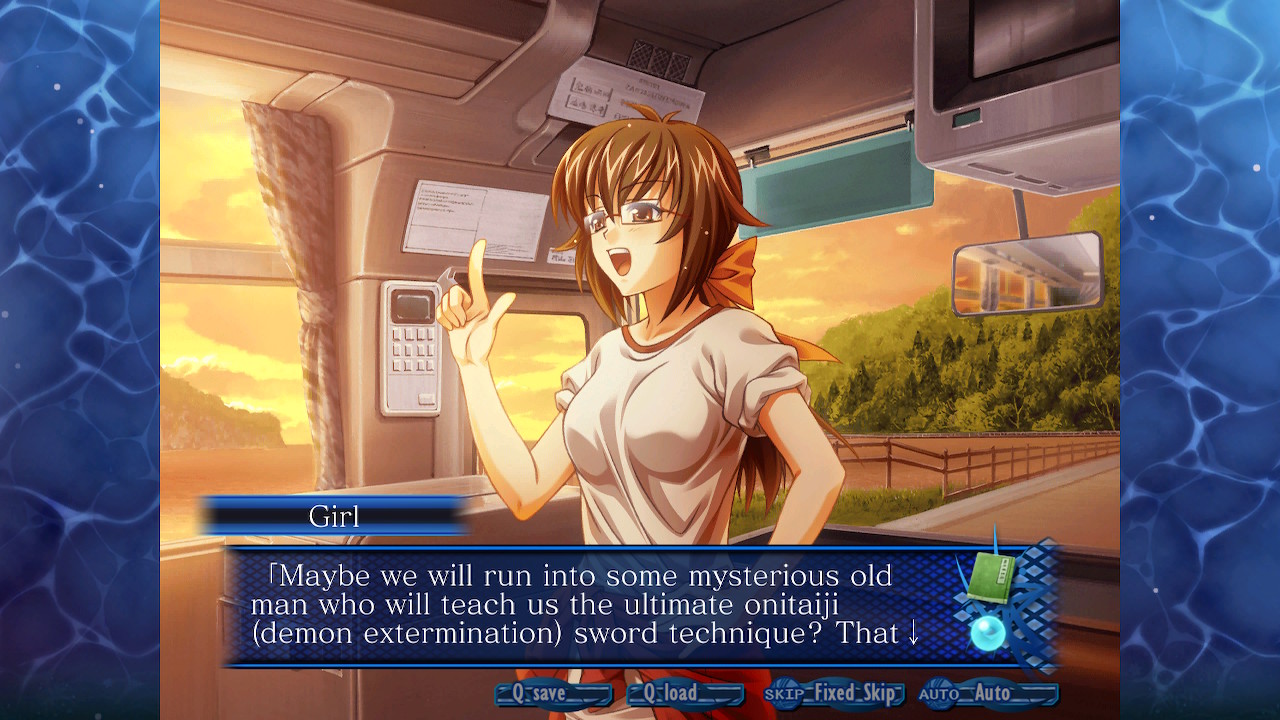
Task: Select the Q-save menu entry
Action: click(552, 691)
